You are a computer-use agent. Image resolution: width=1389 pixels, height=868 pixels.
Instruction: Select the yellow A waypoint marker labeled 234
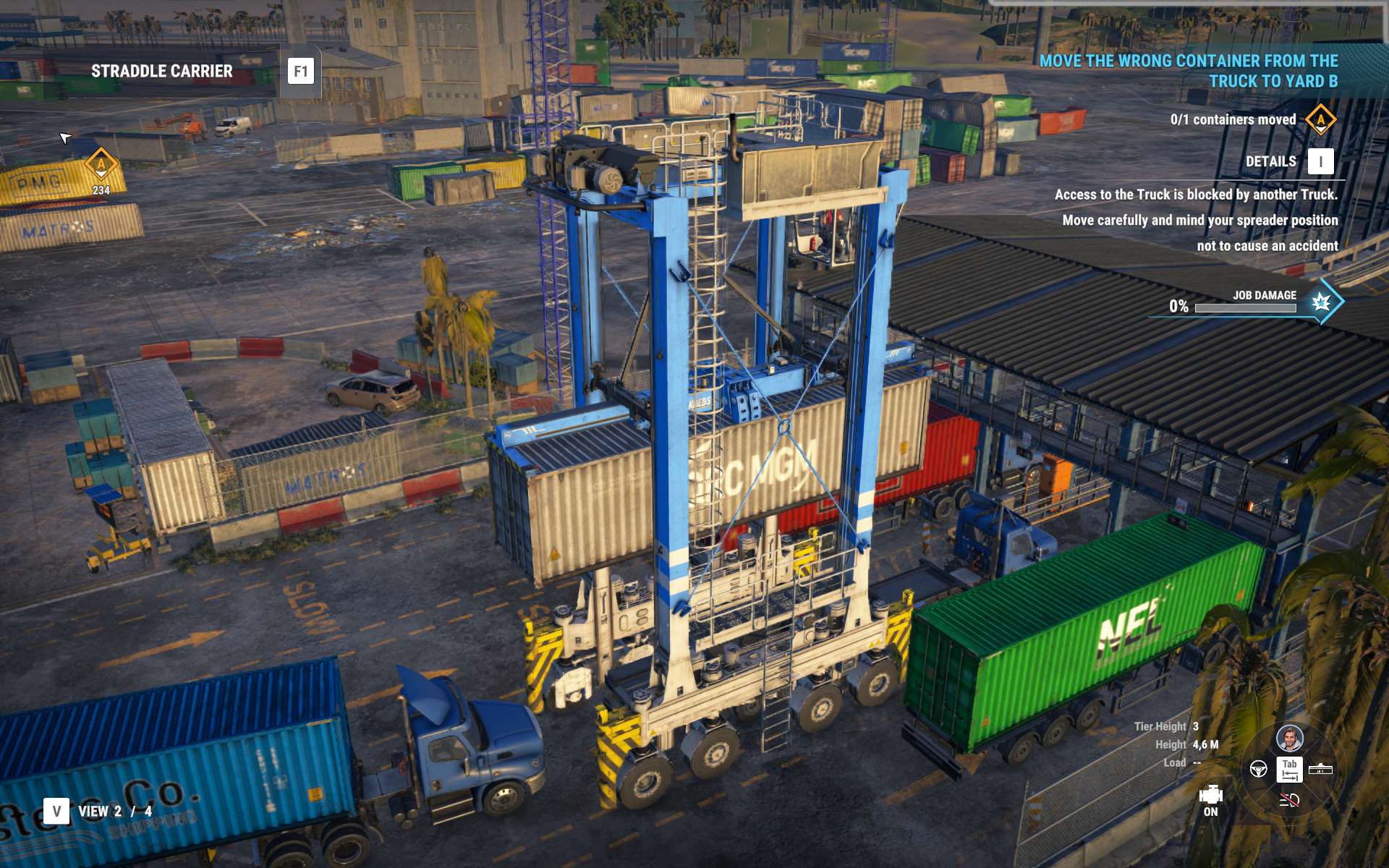[101, 164]
